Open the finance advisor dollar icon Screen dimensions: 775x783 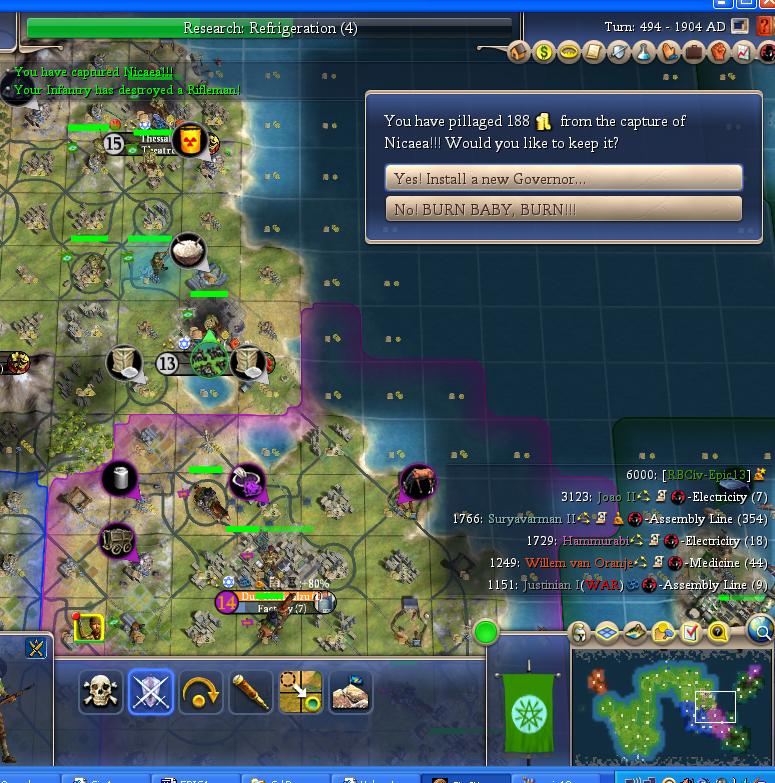point(544,52)
